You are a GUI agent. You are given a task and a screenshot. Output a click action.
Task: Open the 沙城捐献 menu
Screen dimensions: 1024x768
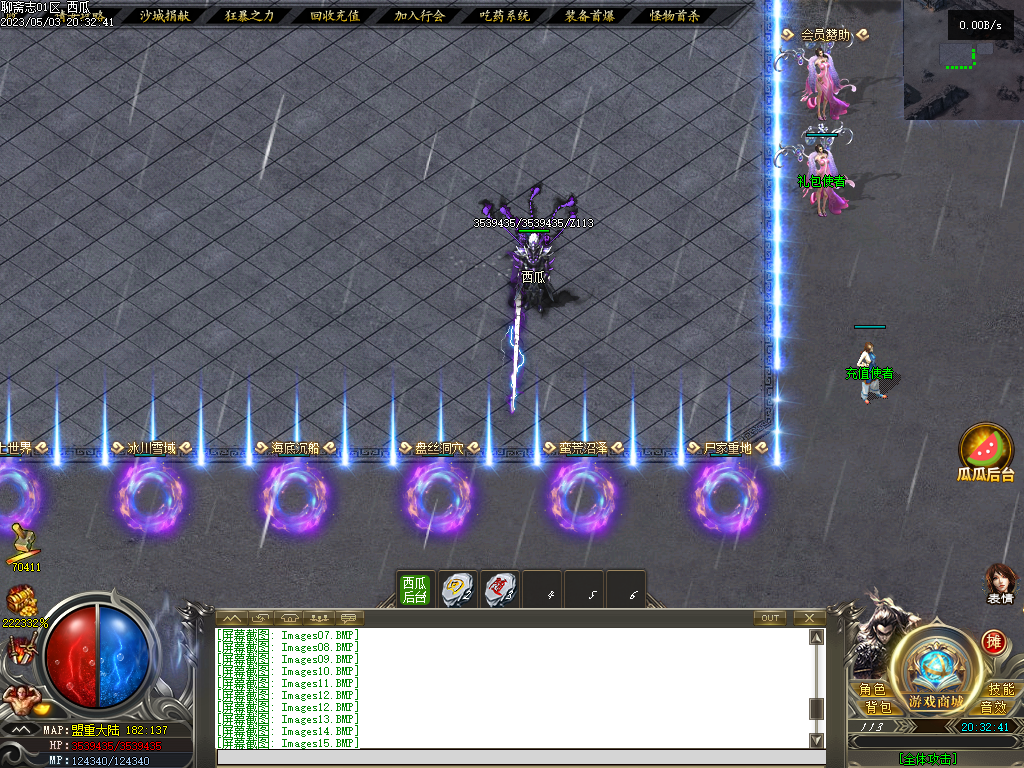[164, 16]
